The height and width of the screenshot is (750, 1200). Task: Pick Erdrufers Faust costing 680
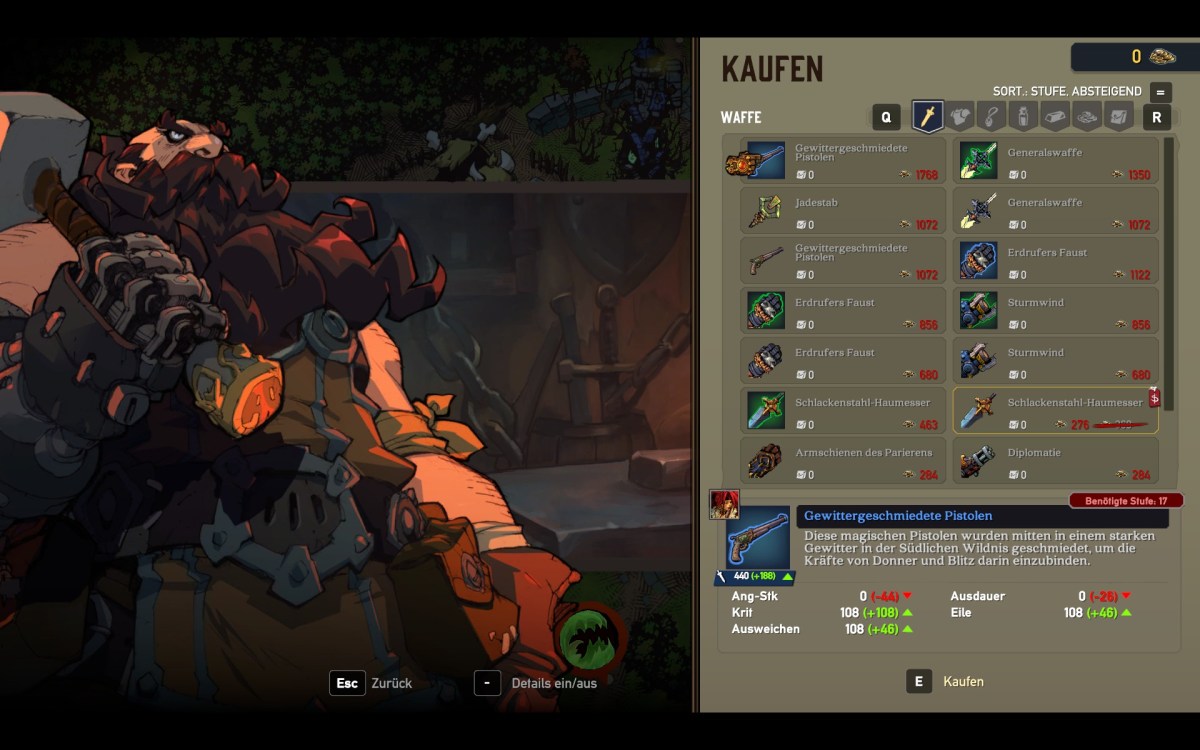point(843,361)
